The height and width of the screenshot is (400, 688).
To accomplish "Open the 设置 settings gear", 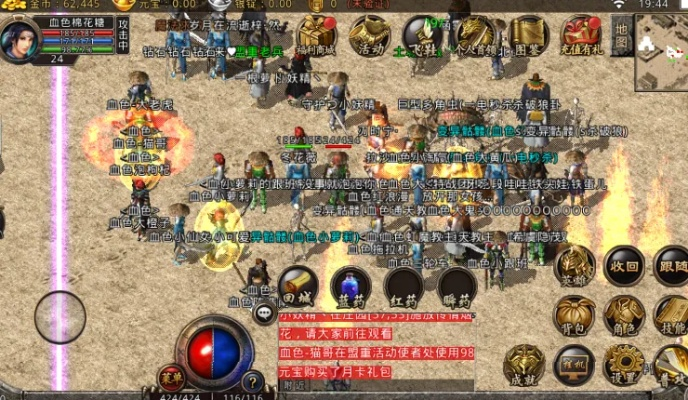I will (x=625, y=364).
